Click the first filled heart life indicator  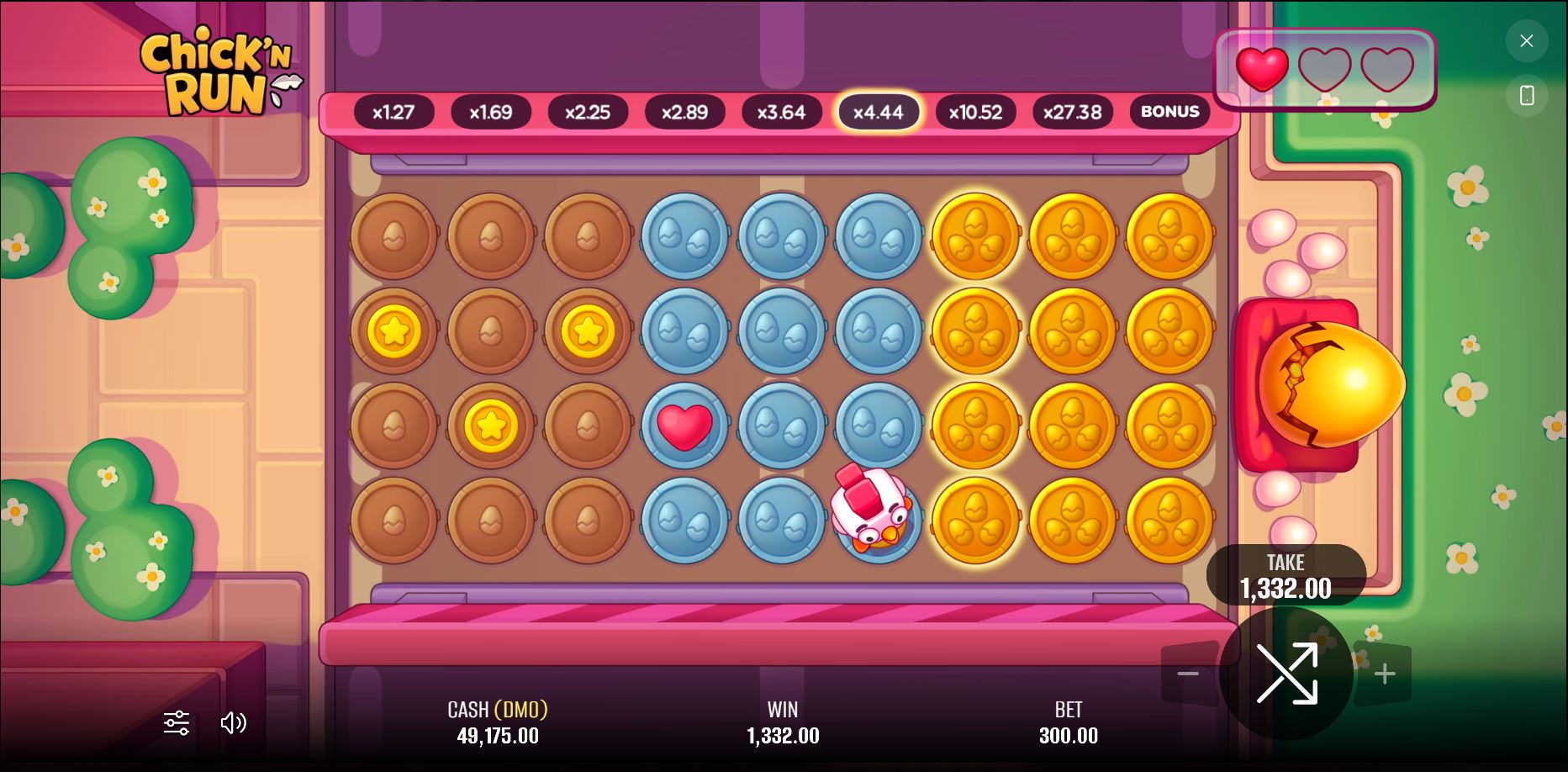coord(1262,71)
